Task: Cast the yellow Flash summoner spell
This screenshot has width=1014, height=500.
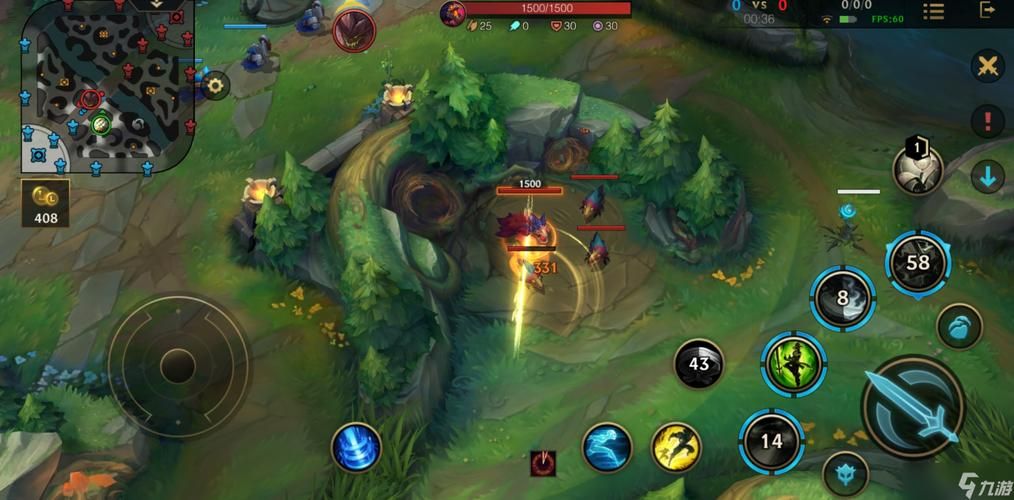Action: click(x=676, y=446)
